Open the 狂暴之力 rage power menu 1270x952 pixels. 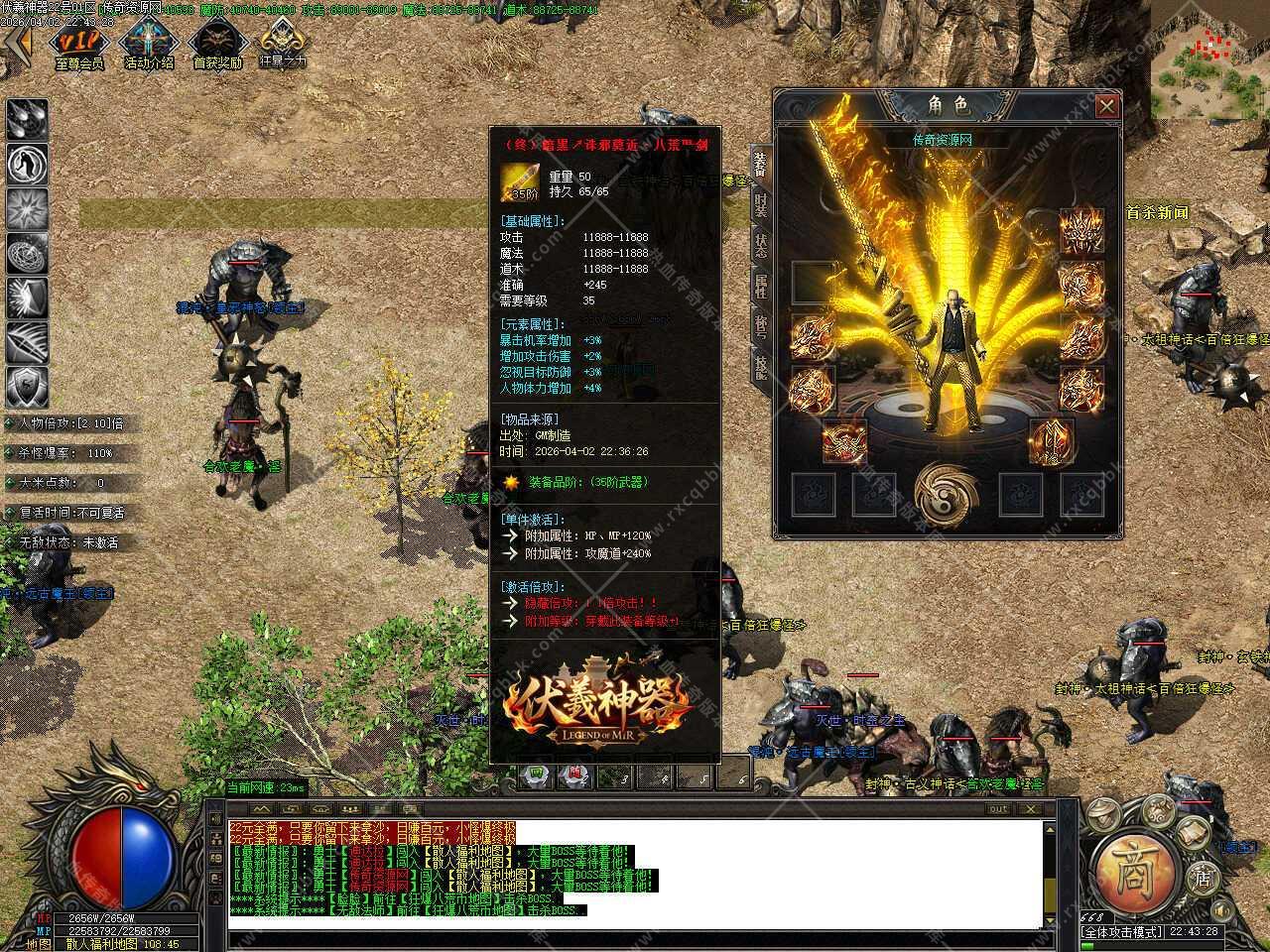[x=283, y=45]
